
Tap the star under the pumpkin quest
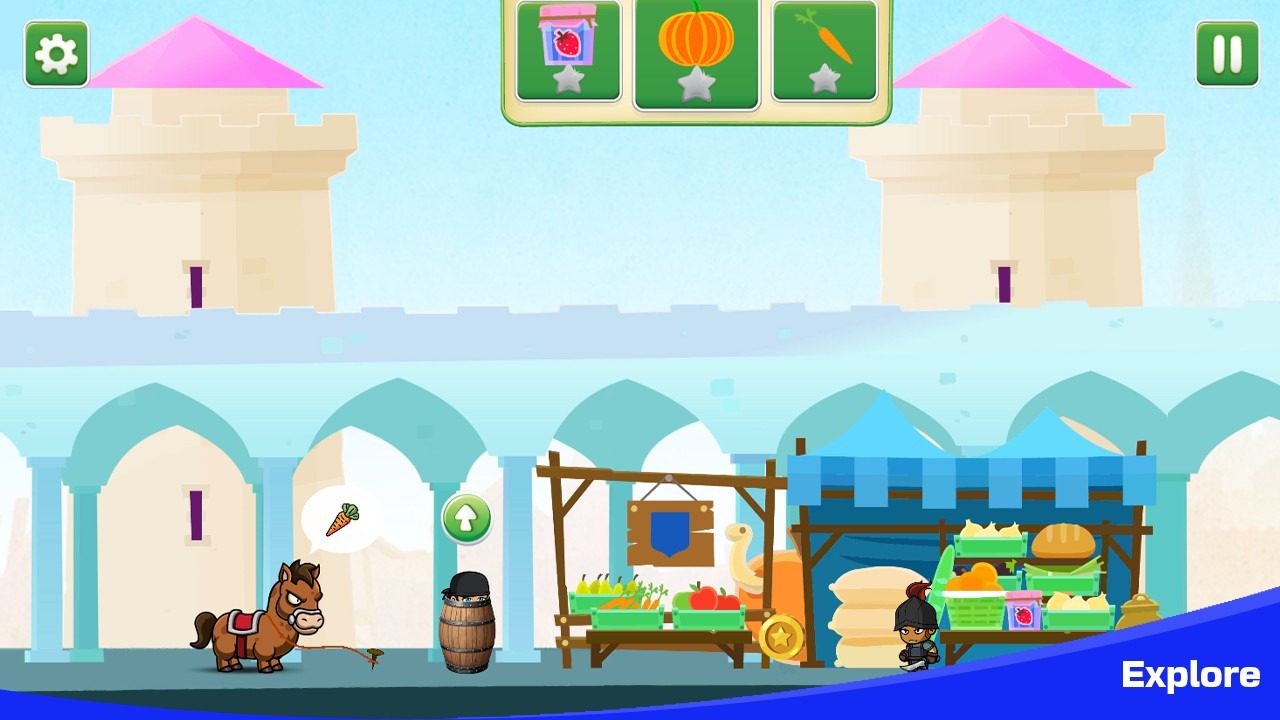point(696,85)
